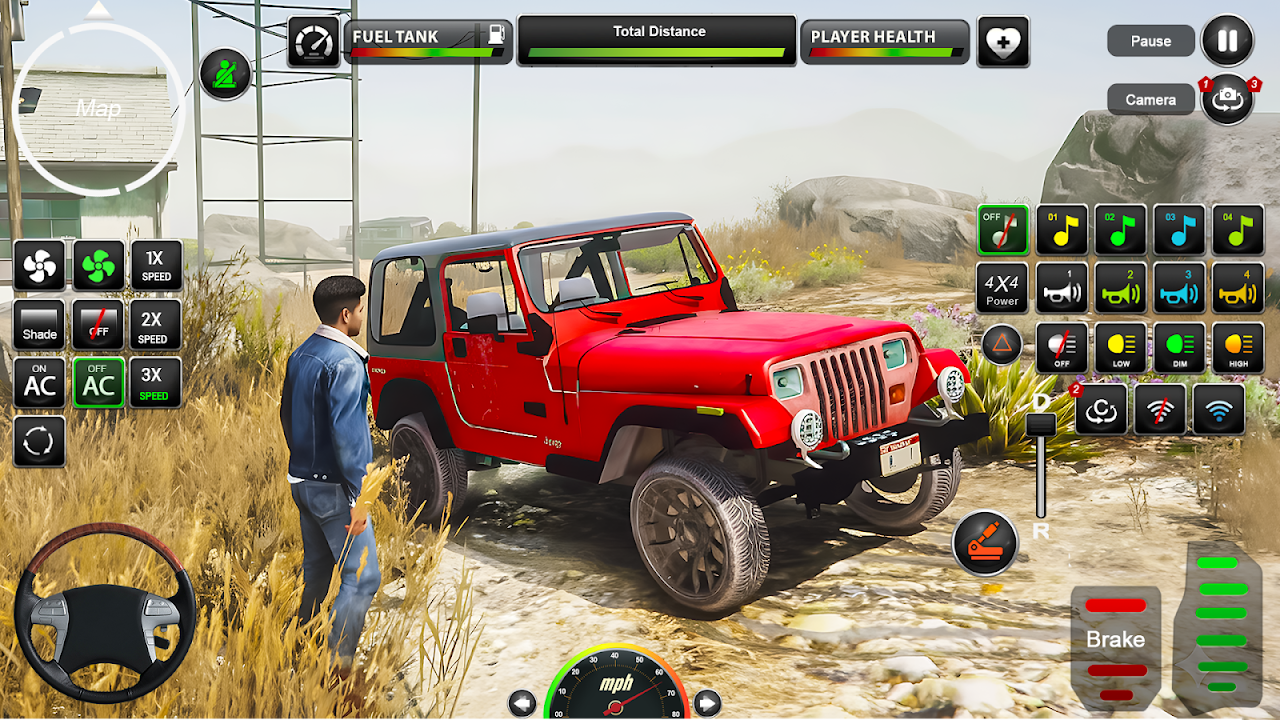Viewport: 1280px width, 720px height.
Task: Activate the green fan button
Action: click(98, 265)
